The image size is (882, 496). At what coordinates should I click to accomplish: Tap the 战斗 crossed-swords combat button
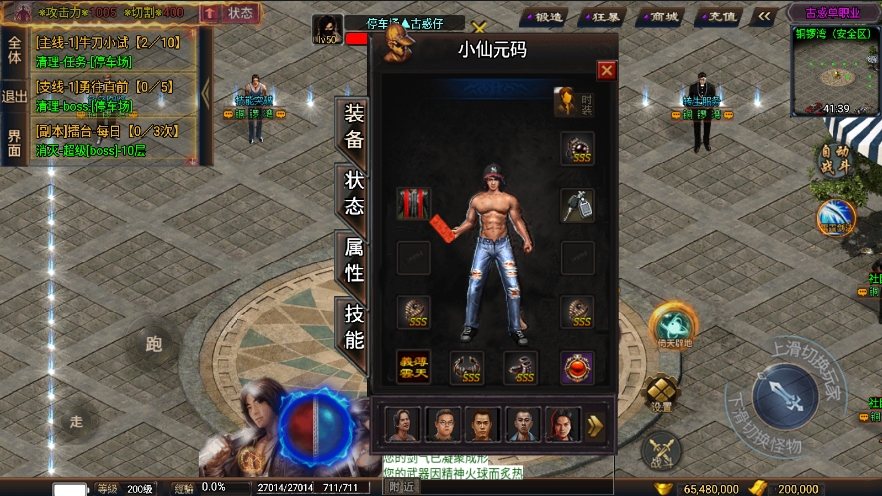click(x=661, y=451)
